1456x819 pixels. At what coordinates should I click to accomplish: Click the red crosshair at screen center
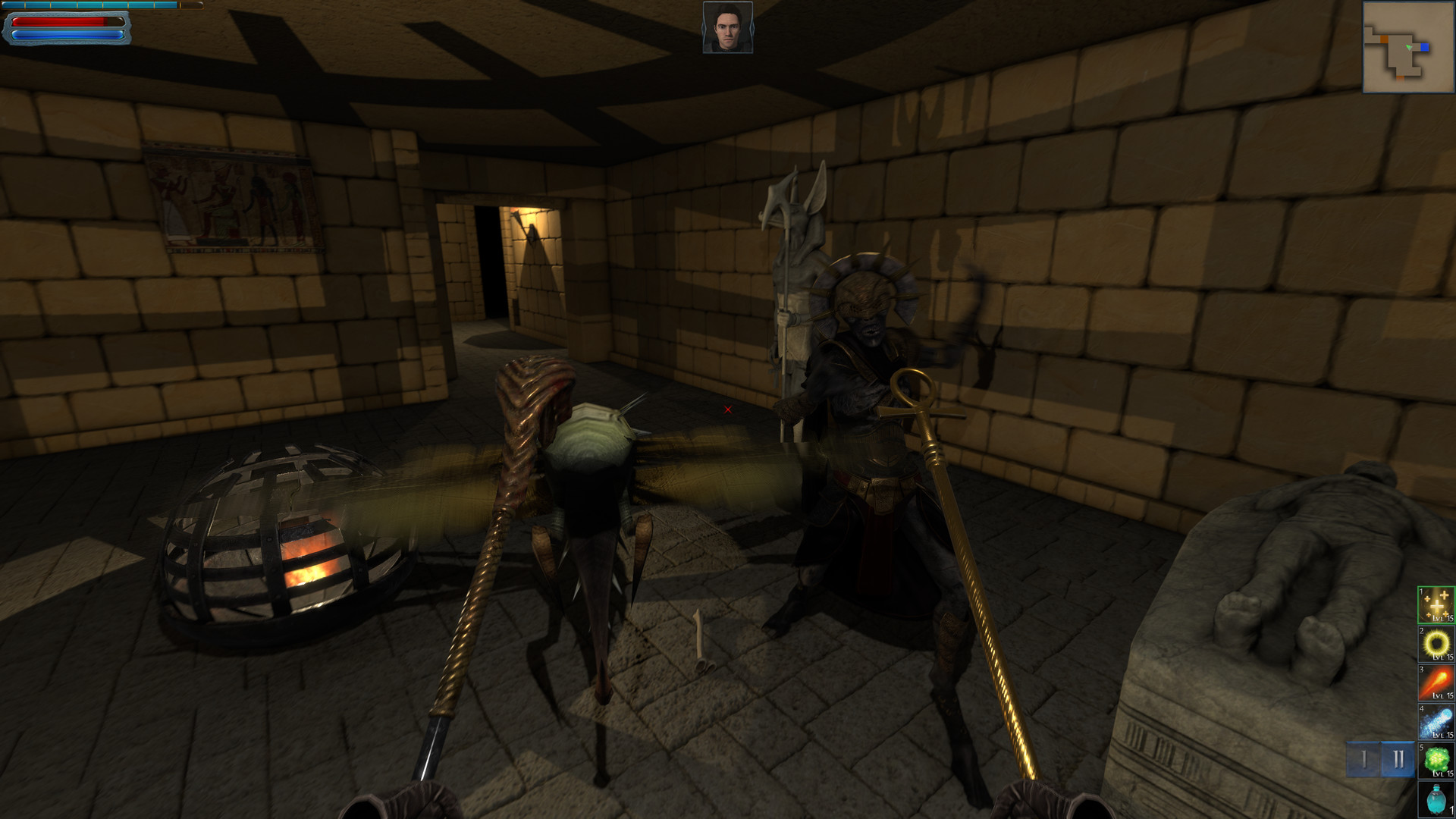click(727, 409)
